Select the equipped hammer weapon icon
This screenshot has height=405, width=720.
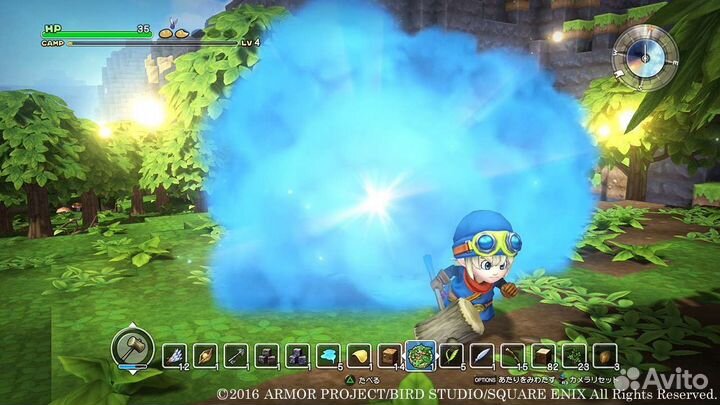tap(131, 347)
